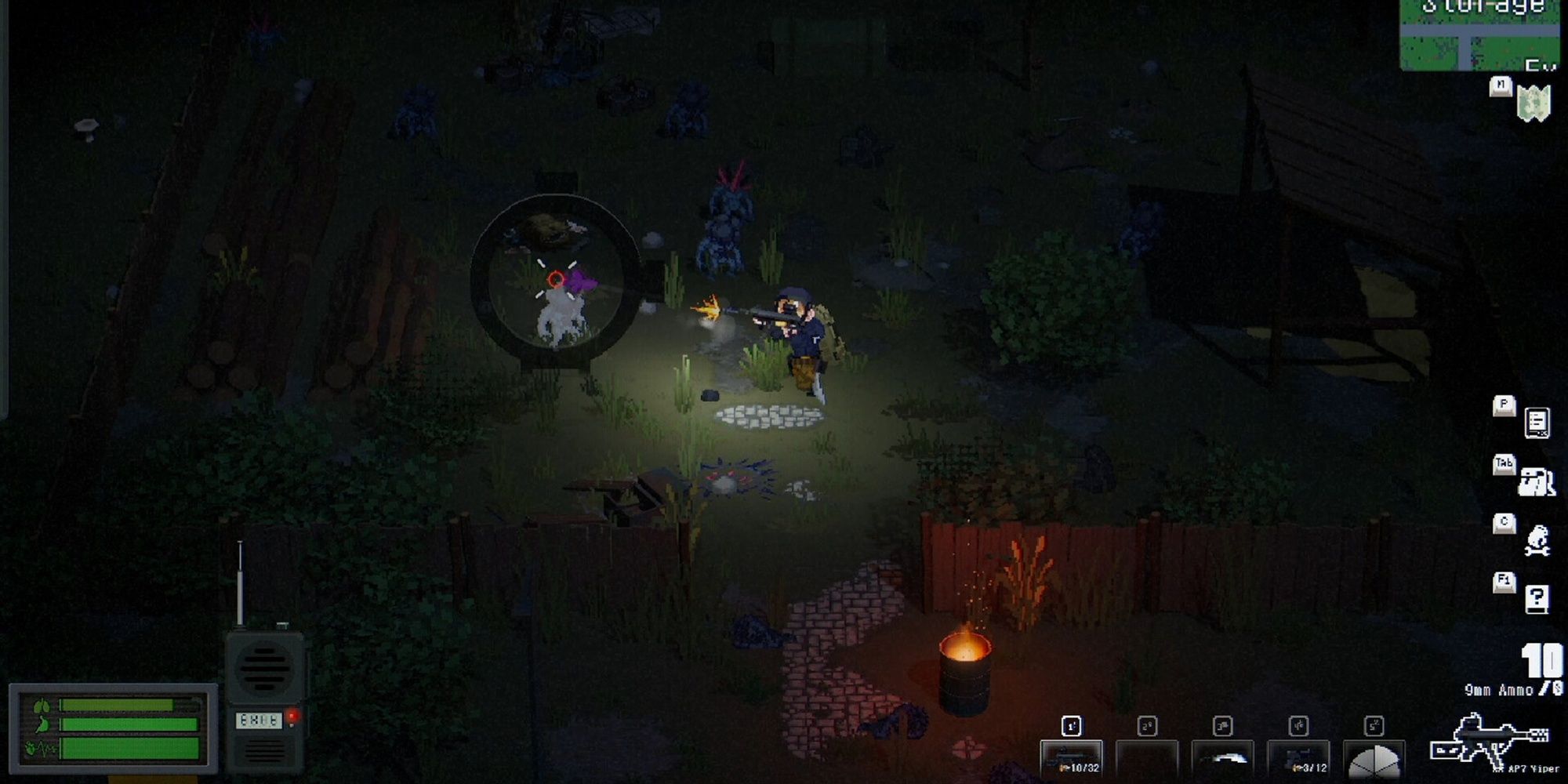Click the walkie-talkie radio device
Image resolution: width=1568 pixels, height=784 pixels.
264,698
